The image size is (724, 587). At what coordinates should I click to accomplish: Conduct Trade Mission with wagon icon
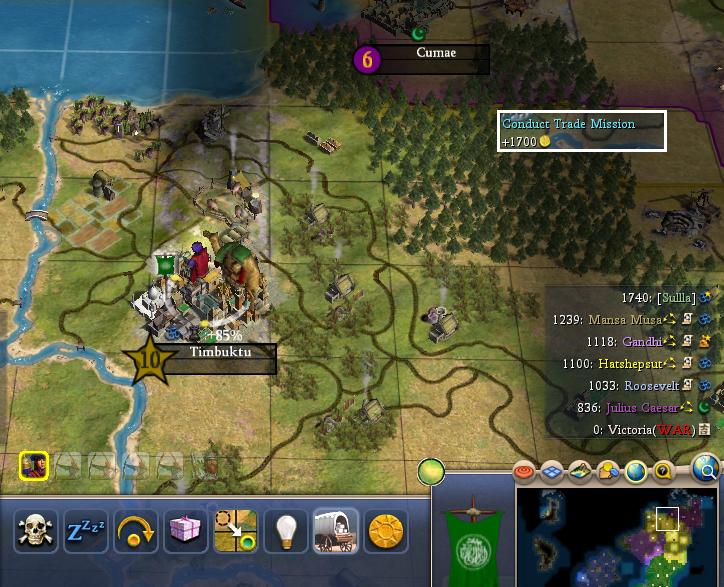pos(335,531)
